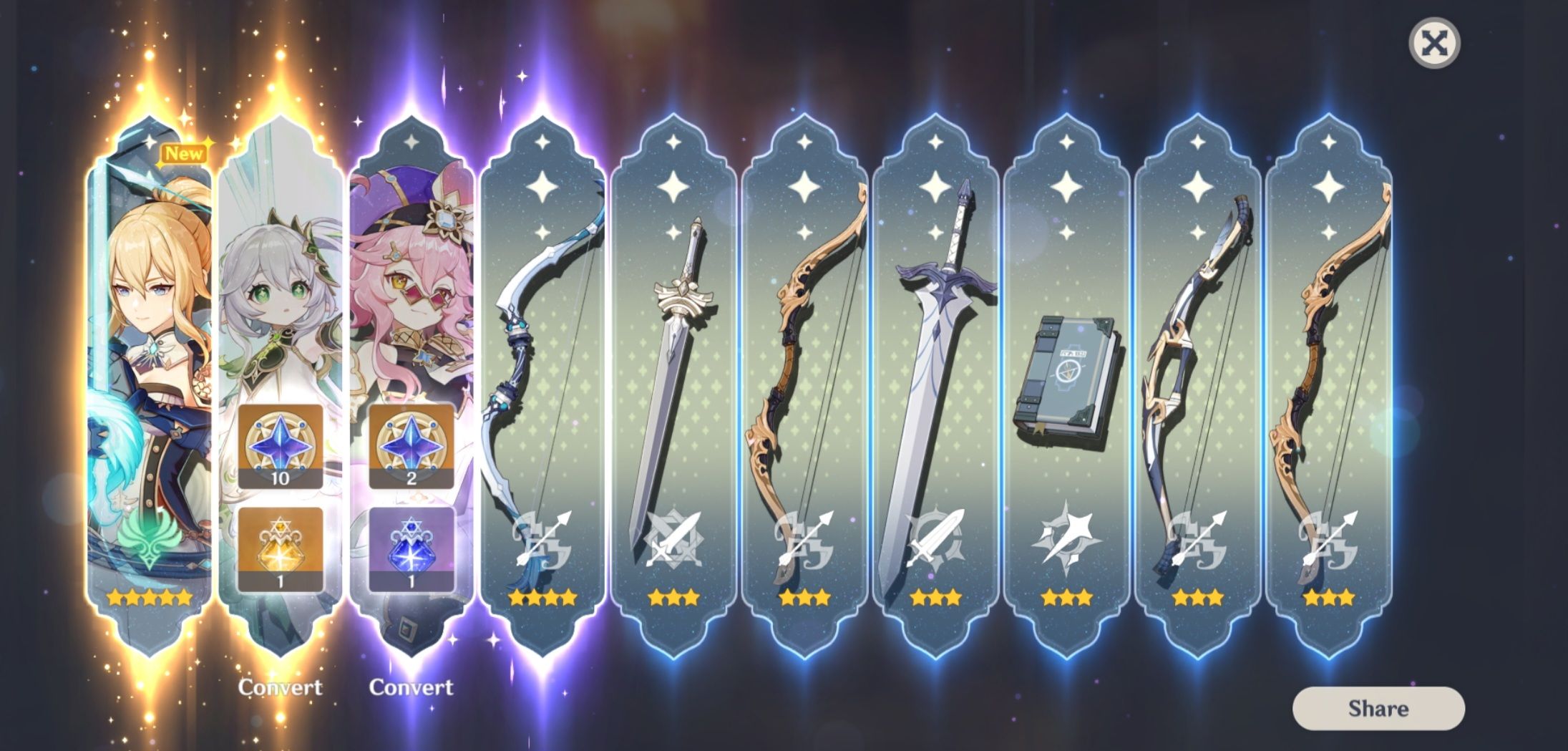Image resolution: width=1568 pixels, height=751 pixels.
Task: Click Convert below Diona's card
Action: tap(413, 687)
